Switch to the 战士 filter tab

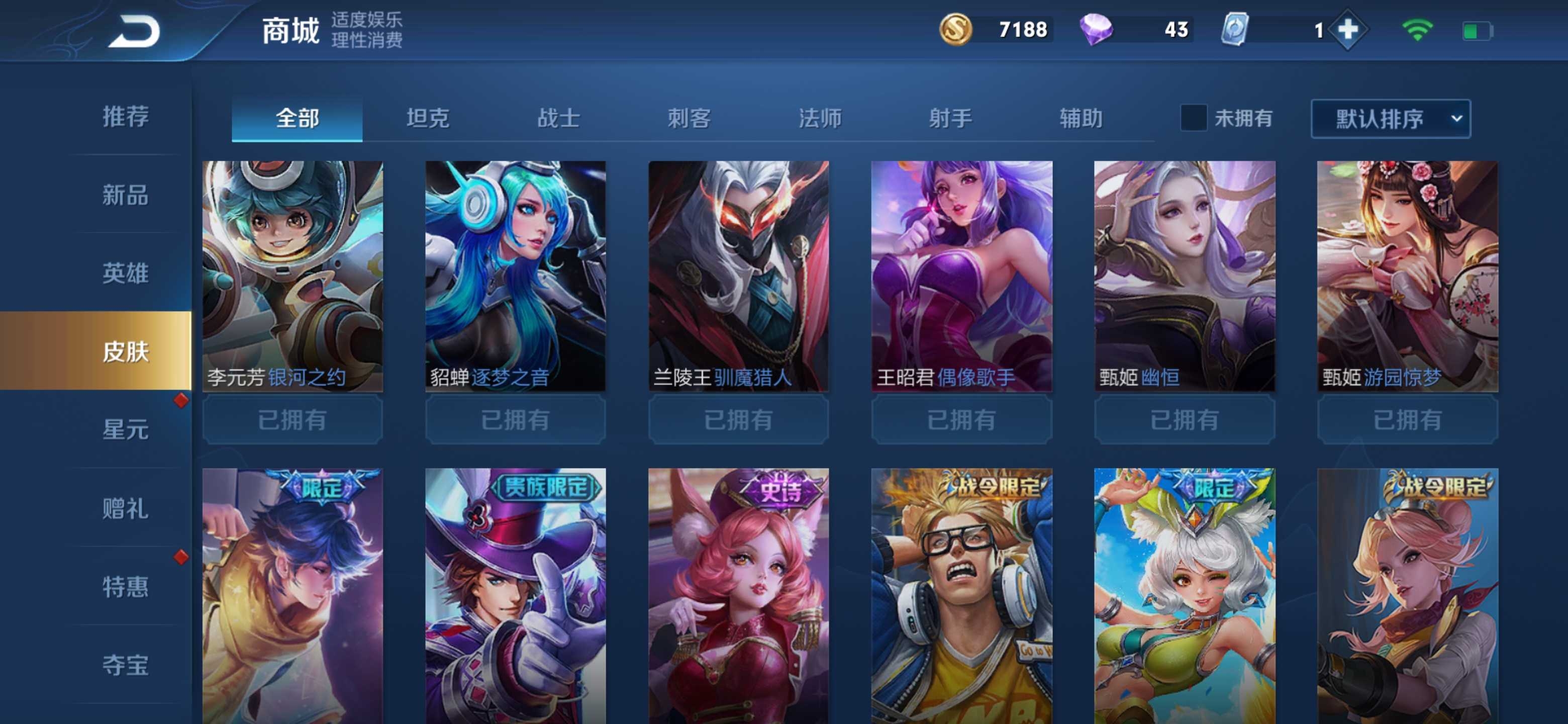click(x=558, y=118)
